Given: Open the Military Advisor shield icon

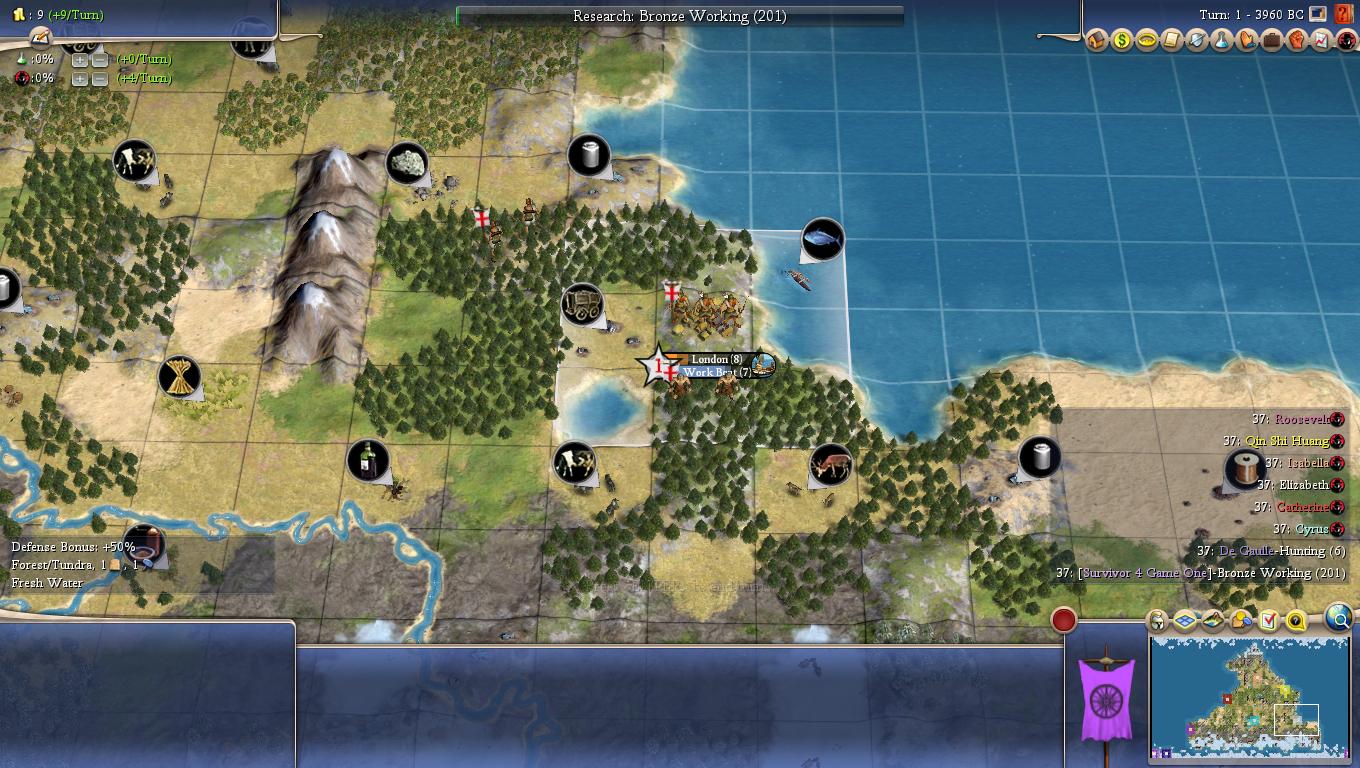Looking at the screenshot, I should [1197, 41].
